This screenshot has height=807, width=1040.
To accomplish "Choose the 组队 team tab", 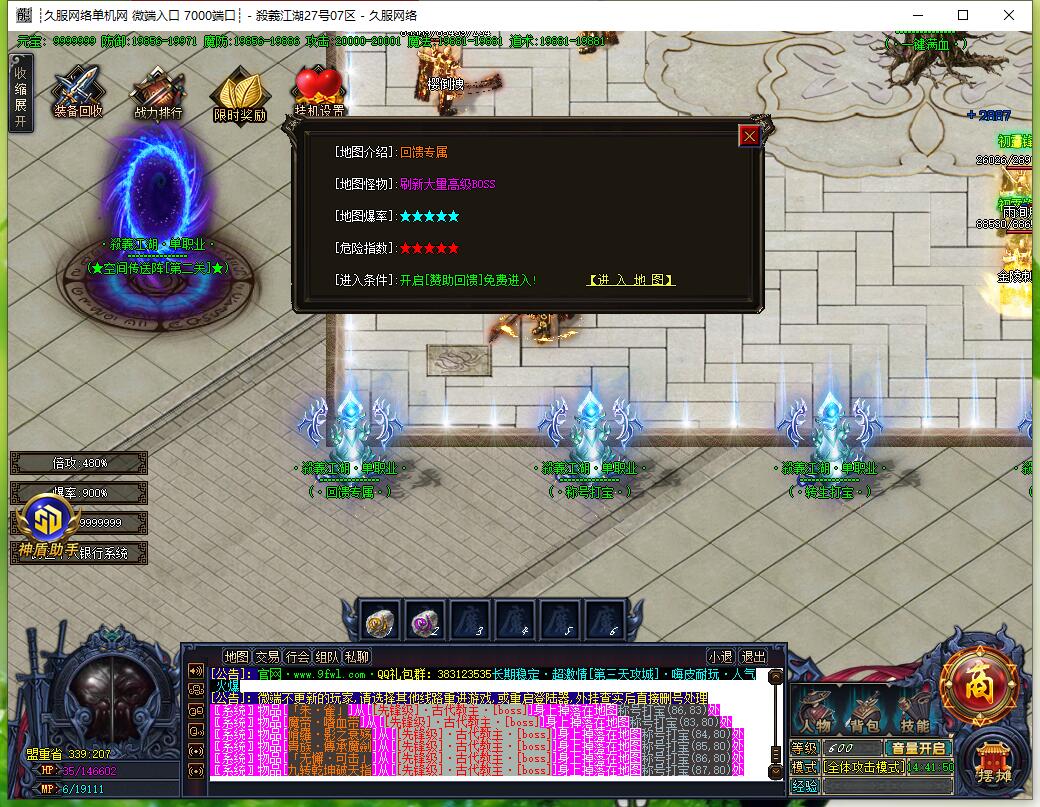I will pyautogui.click(x=327, y=657).
